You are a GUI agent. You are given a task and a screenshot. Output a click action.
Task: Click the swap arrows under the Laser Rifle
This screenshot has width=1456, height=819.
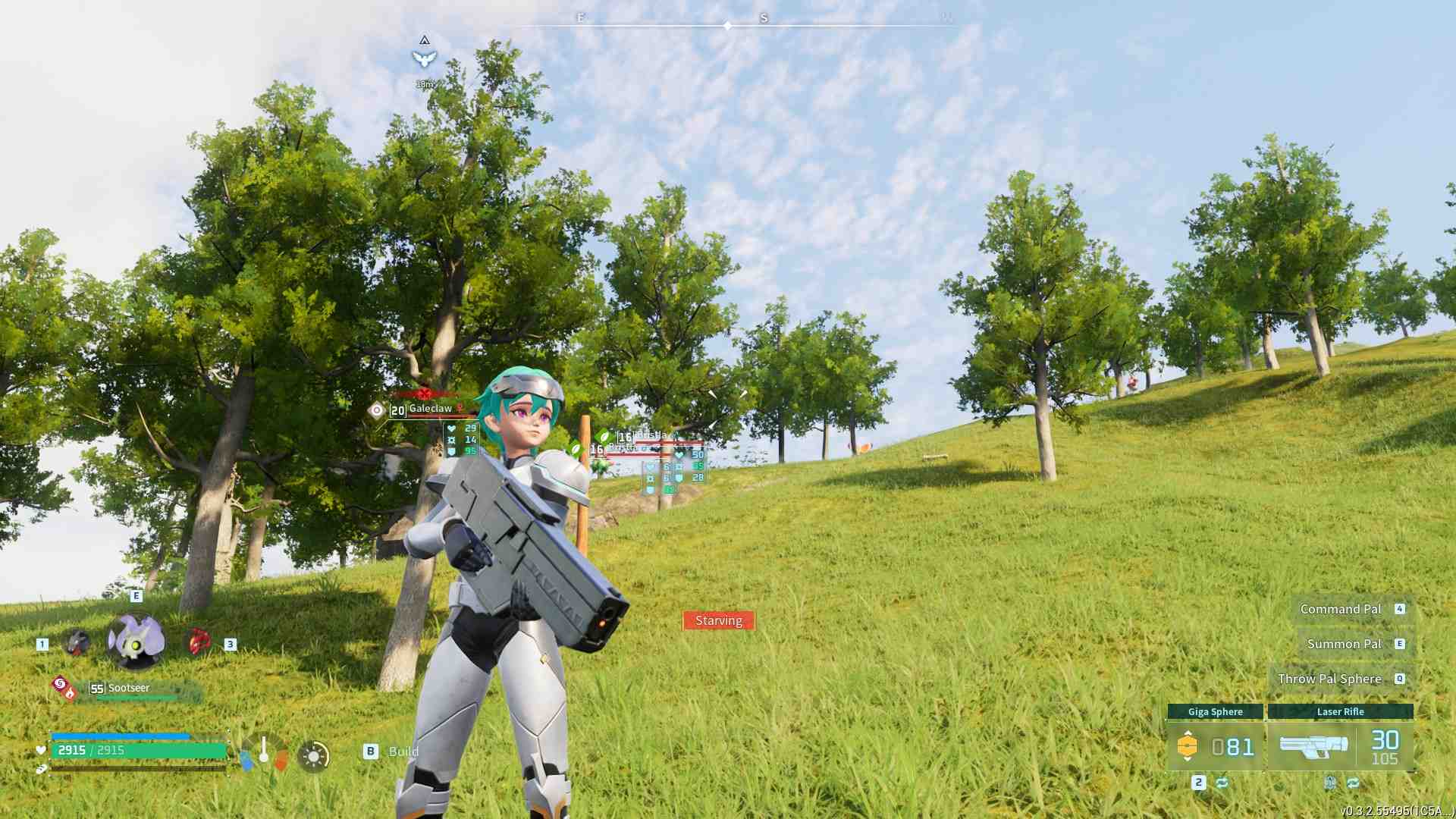(1353, 782)
